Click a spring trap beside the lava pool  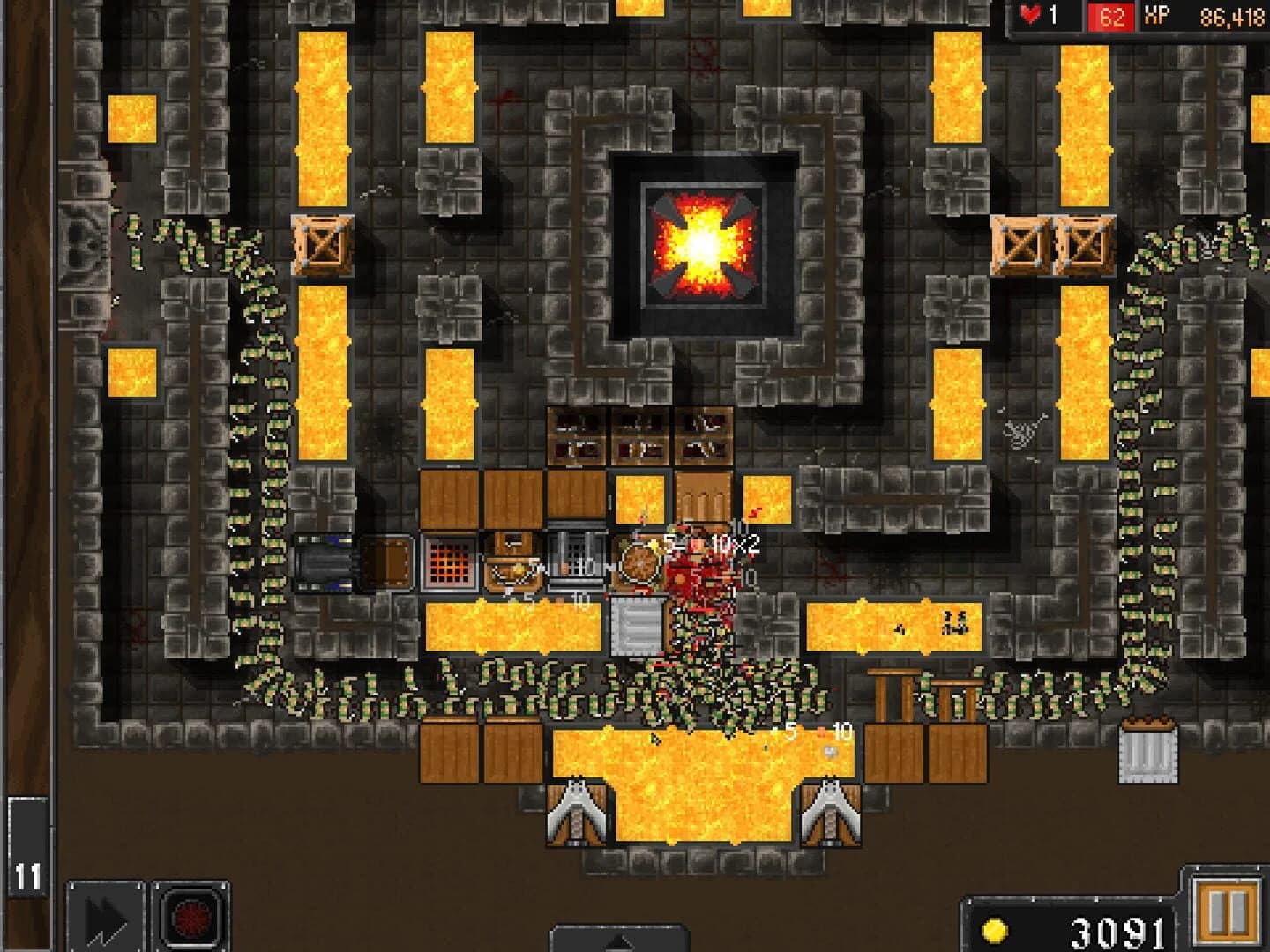[578, 811]
